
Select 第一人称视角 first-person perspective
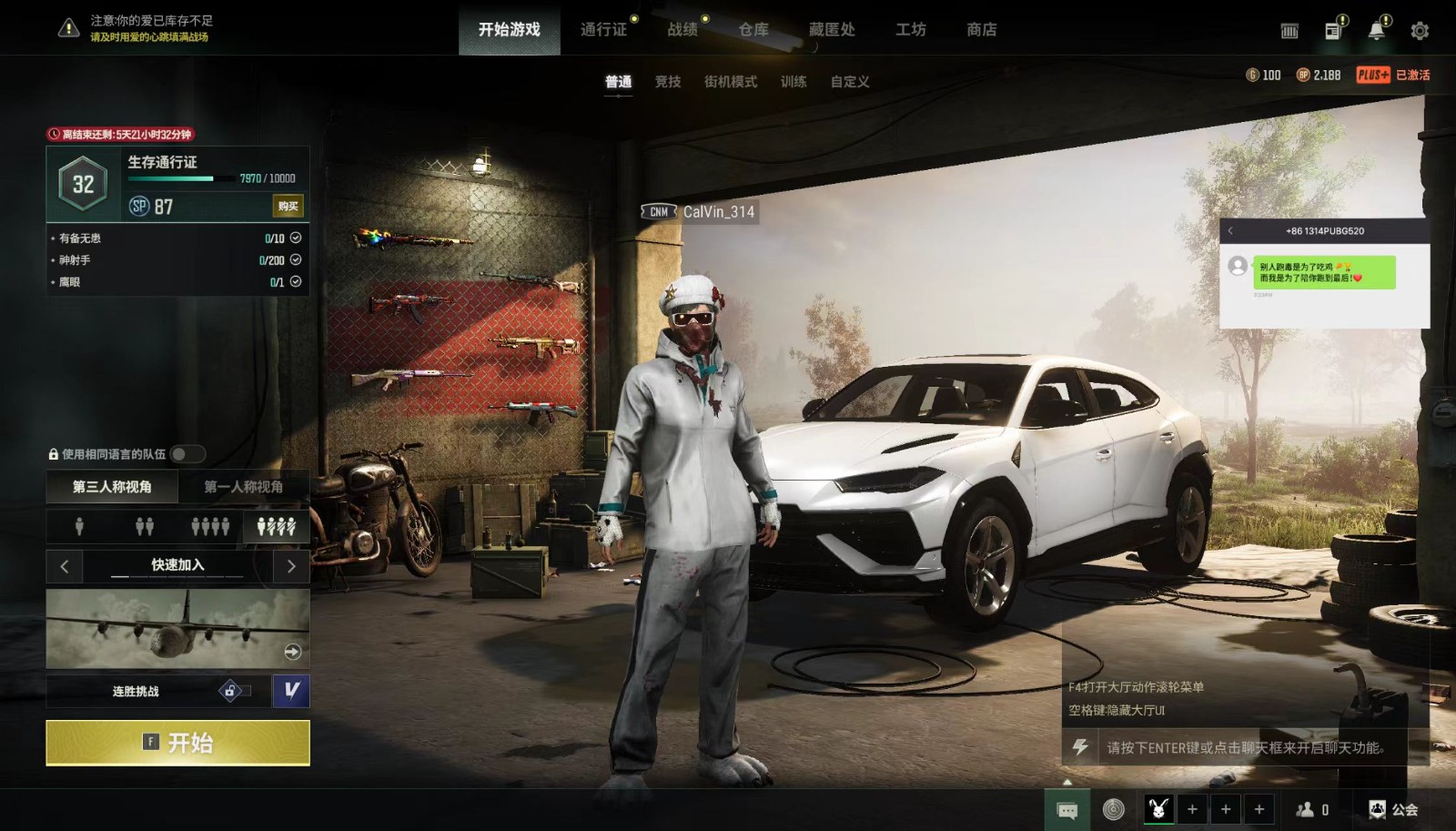[243, 487]
